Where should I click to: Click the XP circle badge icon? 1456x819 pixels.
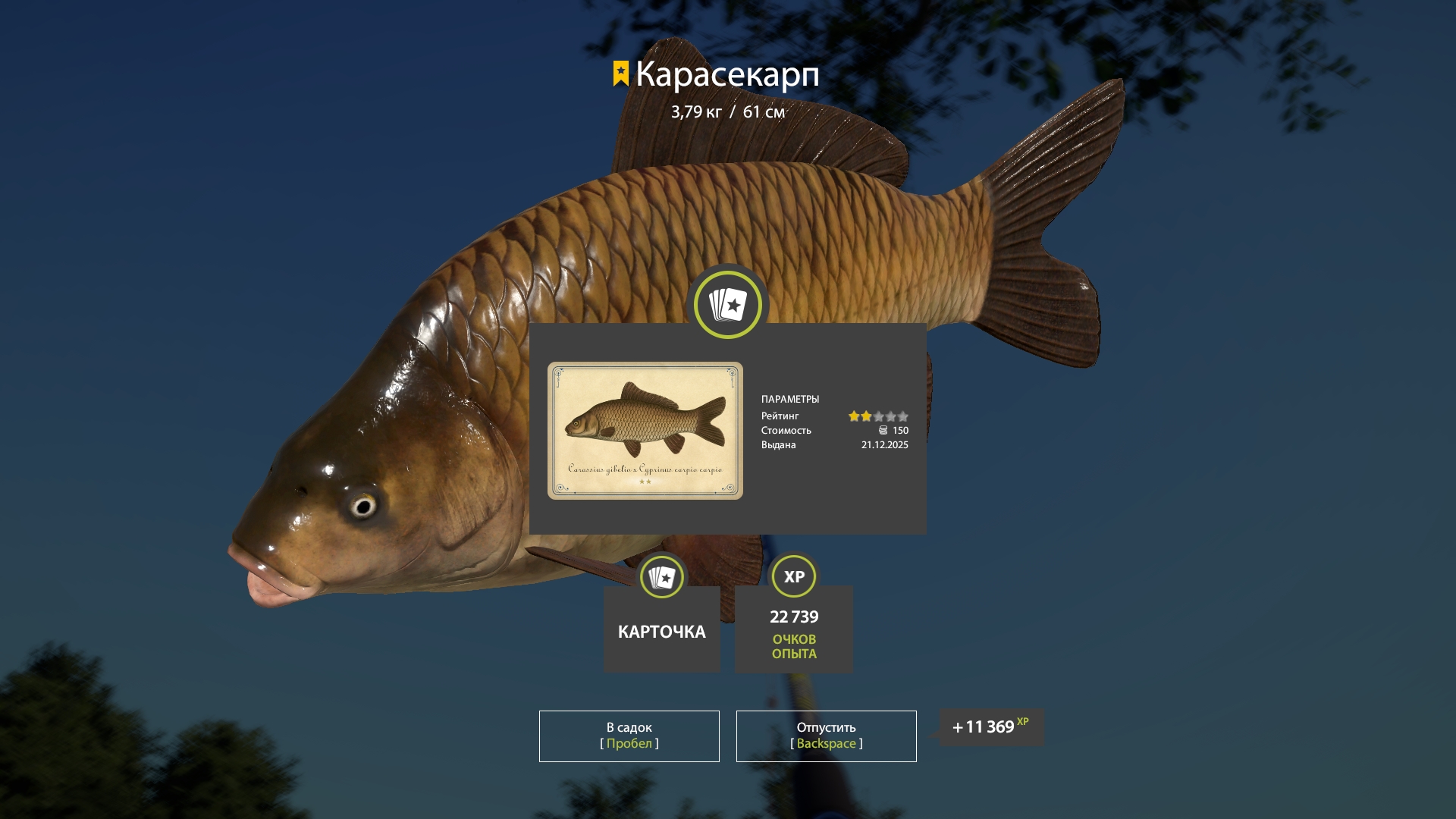coord(792,576)
